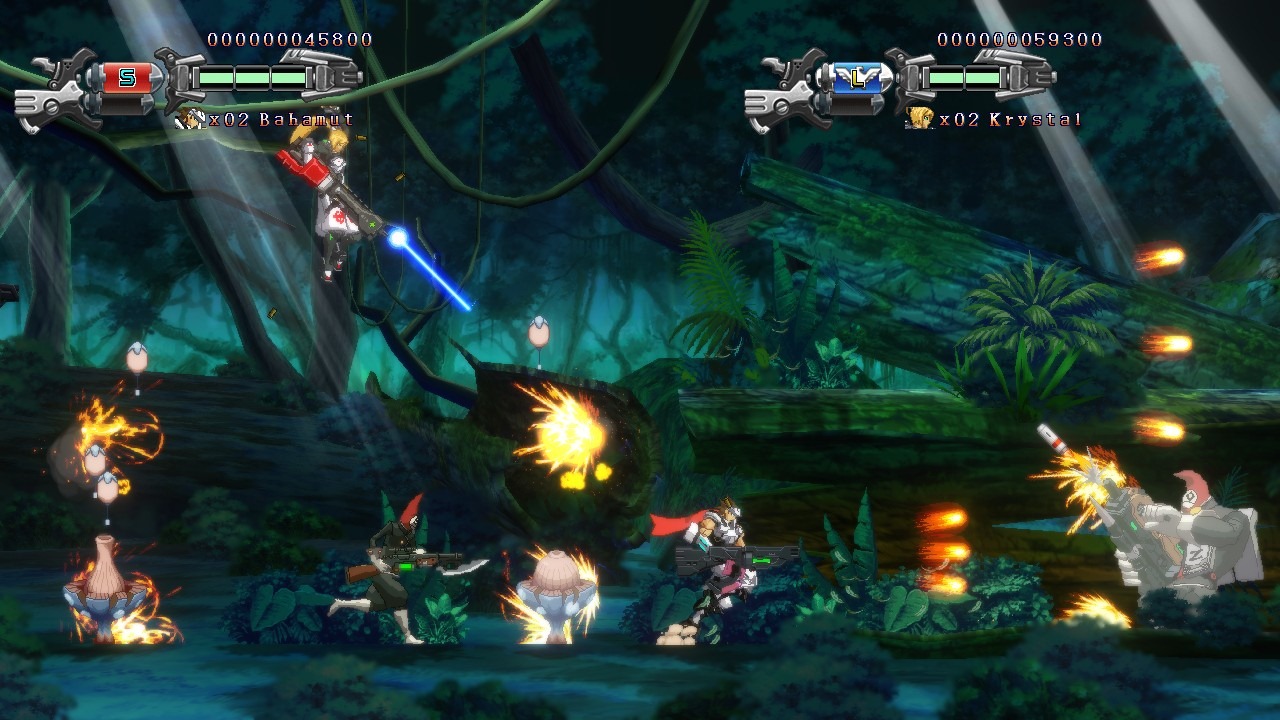Click Bahamut's character portrait
The image size is (1280, 720).
tap(189, 120)
